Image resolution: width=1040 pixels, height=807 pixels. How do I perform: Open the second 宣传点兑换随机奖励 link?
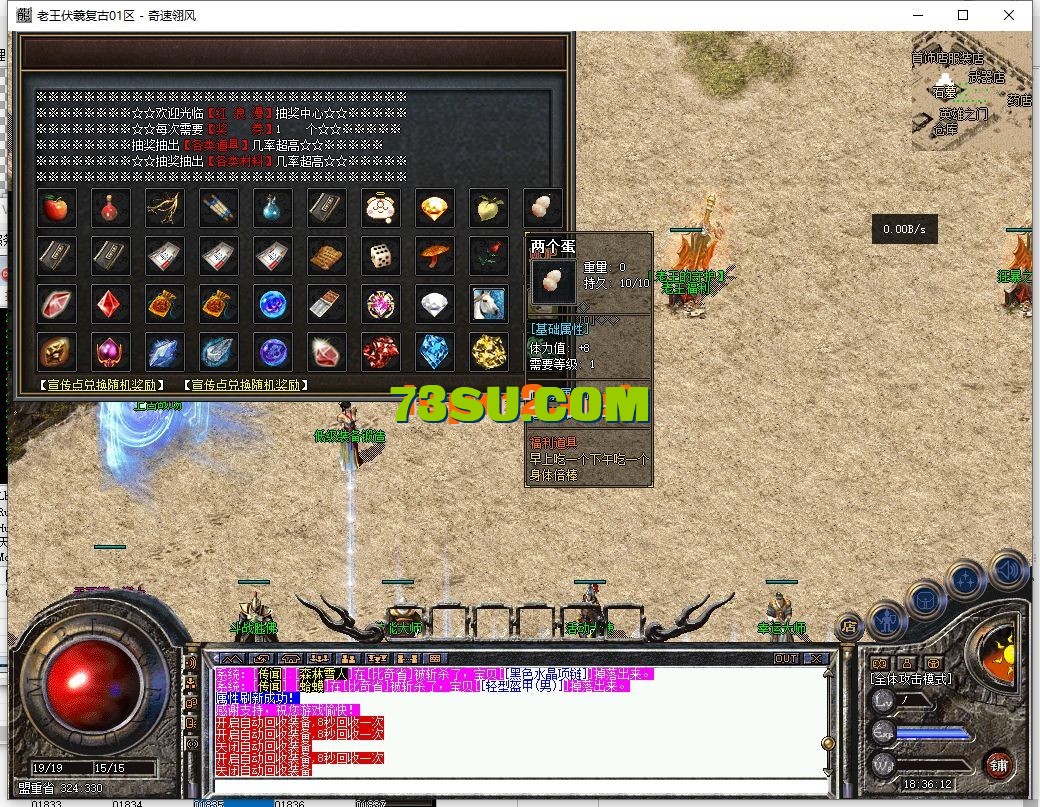pyautogui.click(x=246, y=384)
